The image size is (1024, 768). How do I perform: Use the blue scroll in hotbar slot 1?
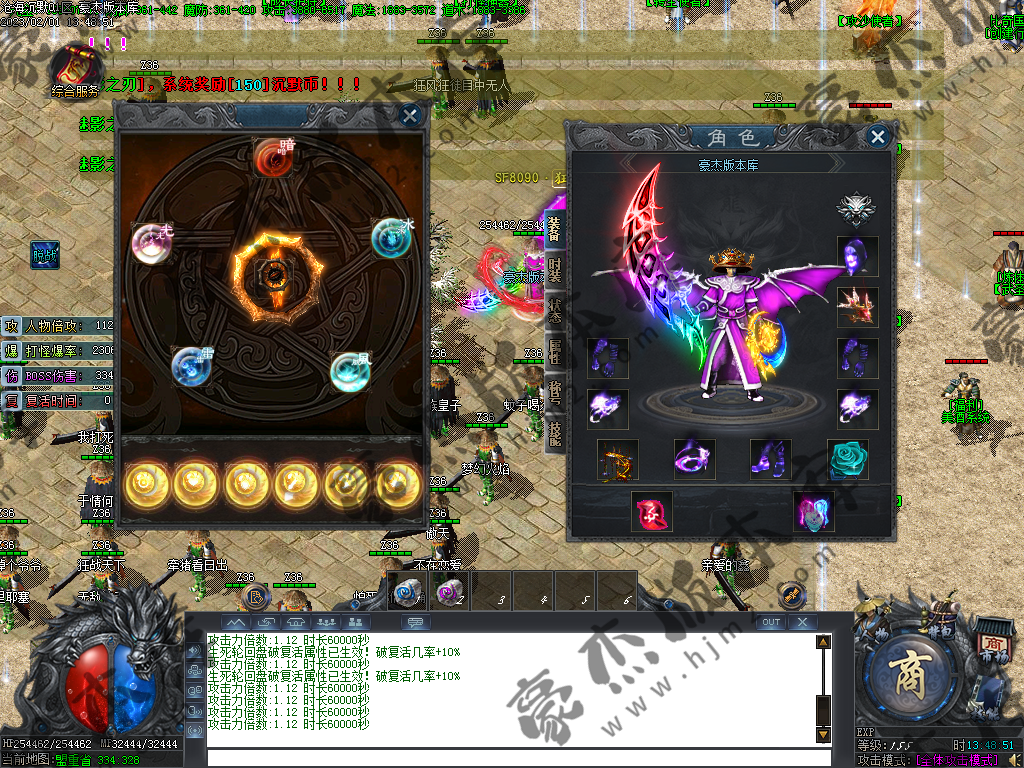click(x=406, y=593)
